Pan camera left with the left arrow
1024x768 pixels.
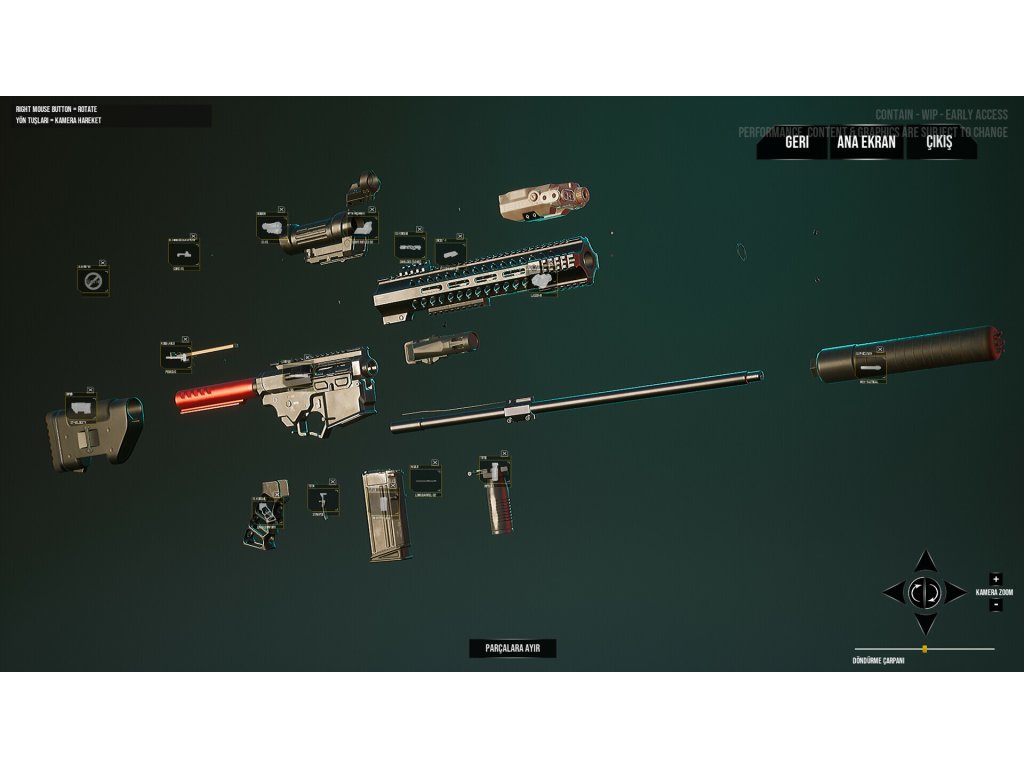coord(893,592)
